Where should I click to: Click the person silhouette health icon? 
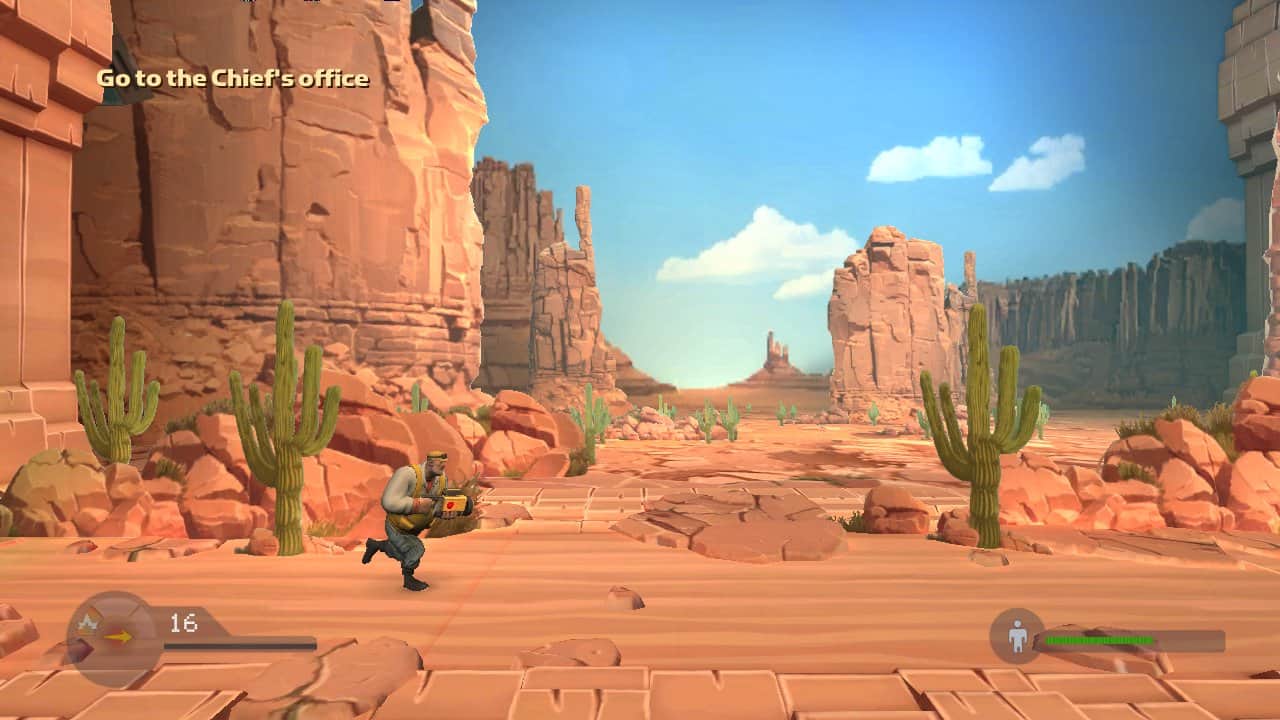[1017, 638]
